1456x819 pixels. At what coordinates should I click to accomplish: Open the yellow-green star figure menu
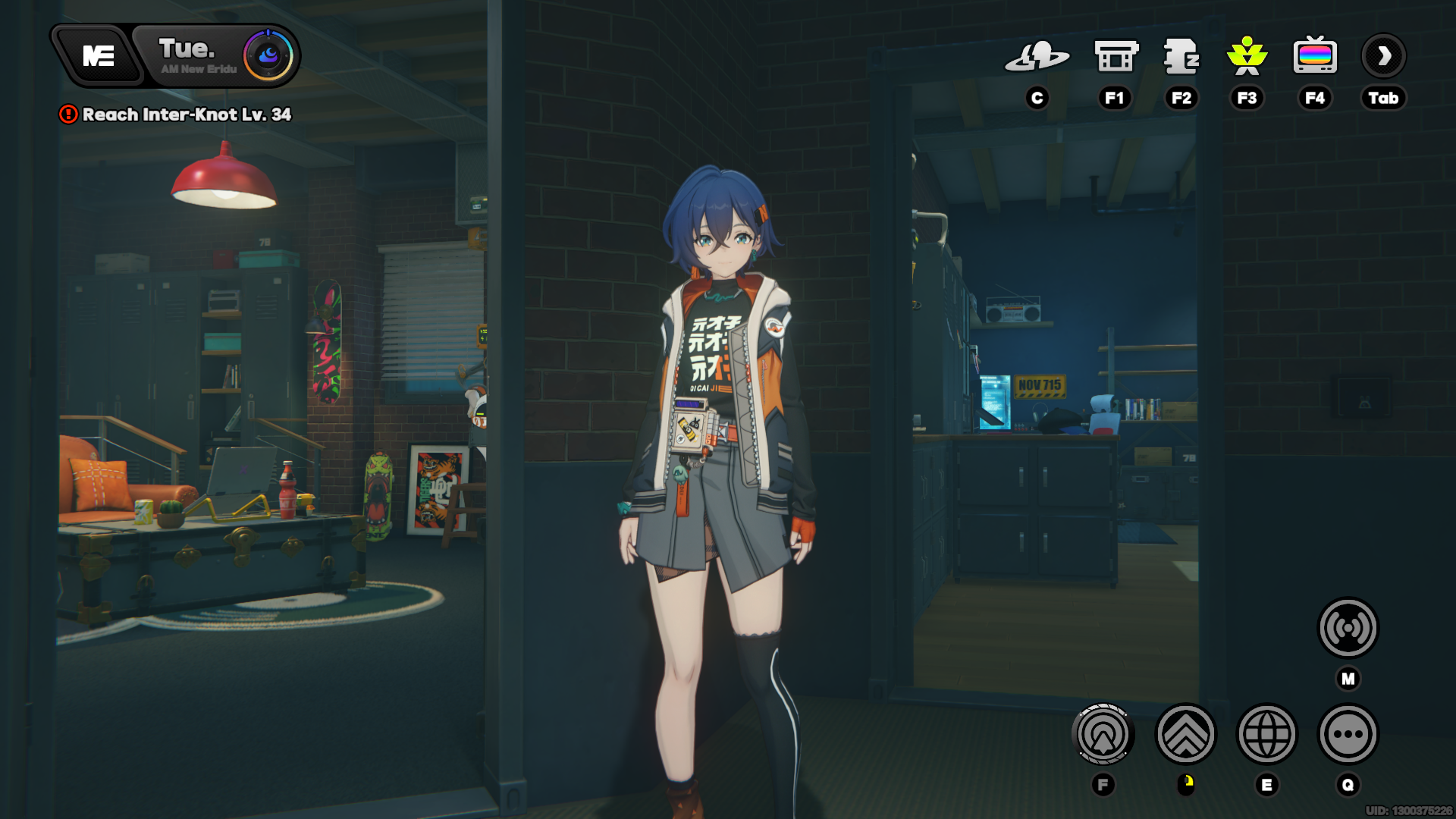click(1247, 57)
